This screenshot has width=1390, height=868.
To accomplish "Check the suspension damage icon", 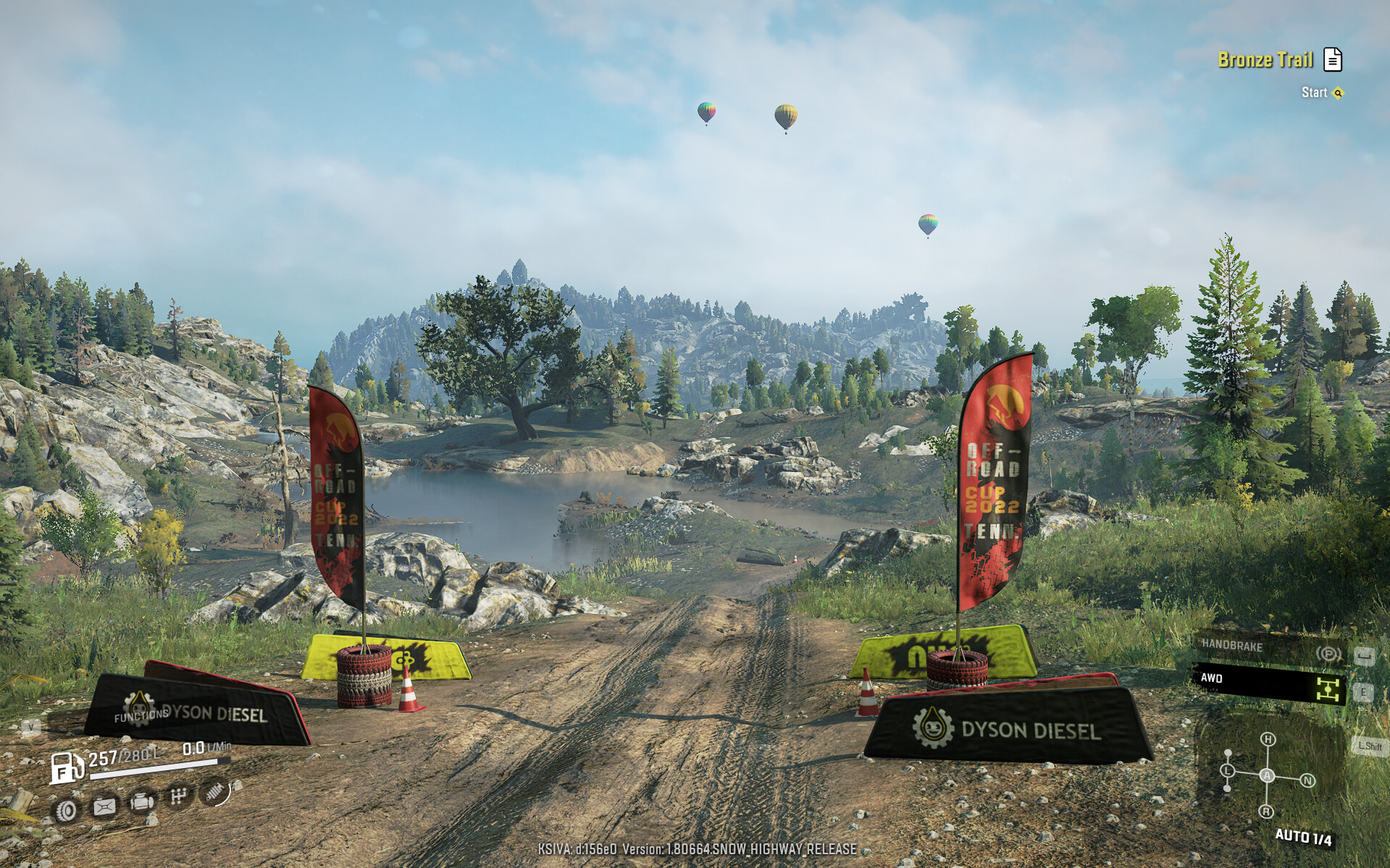I will [x=214, y=792].
